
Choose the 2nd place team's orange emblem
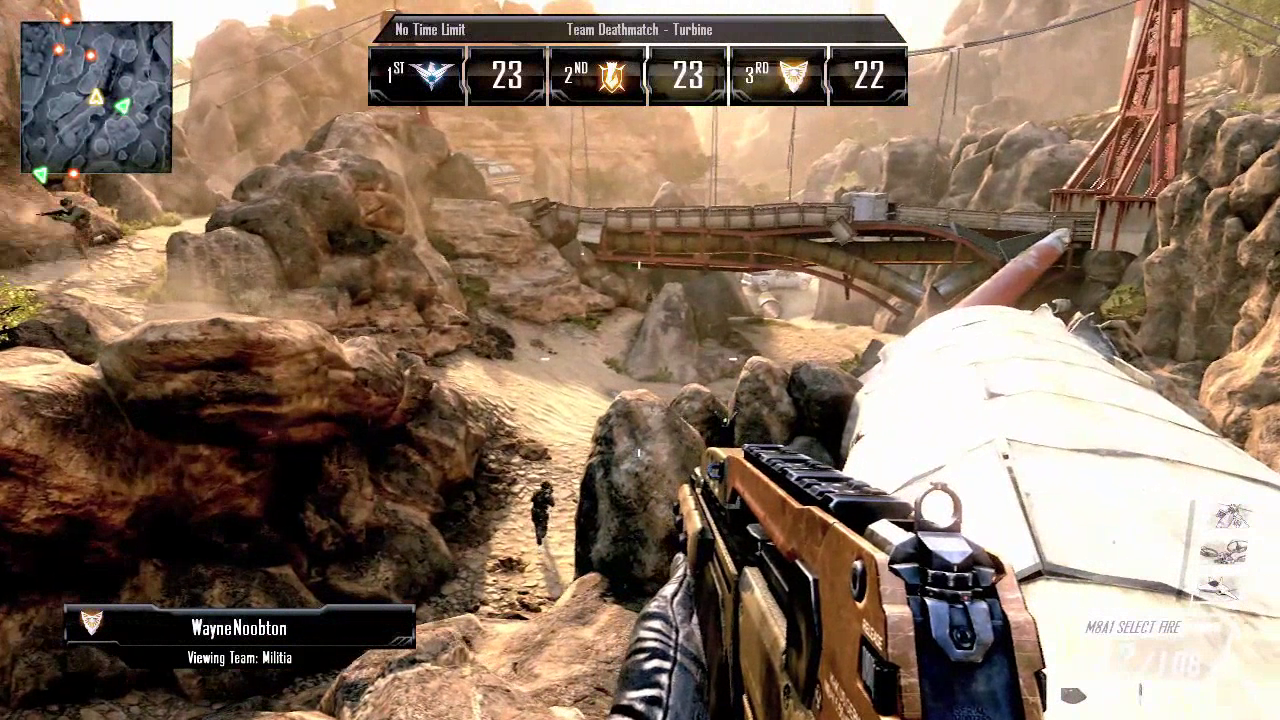point(611,76)
